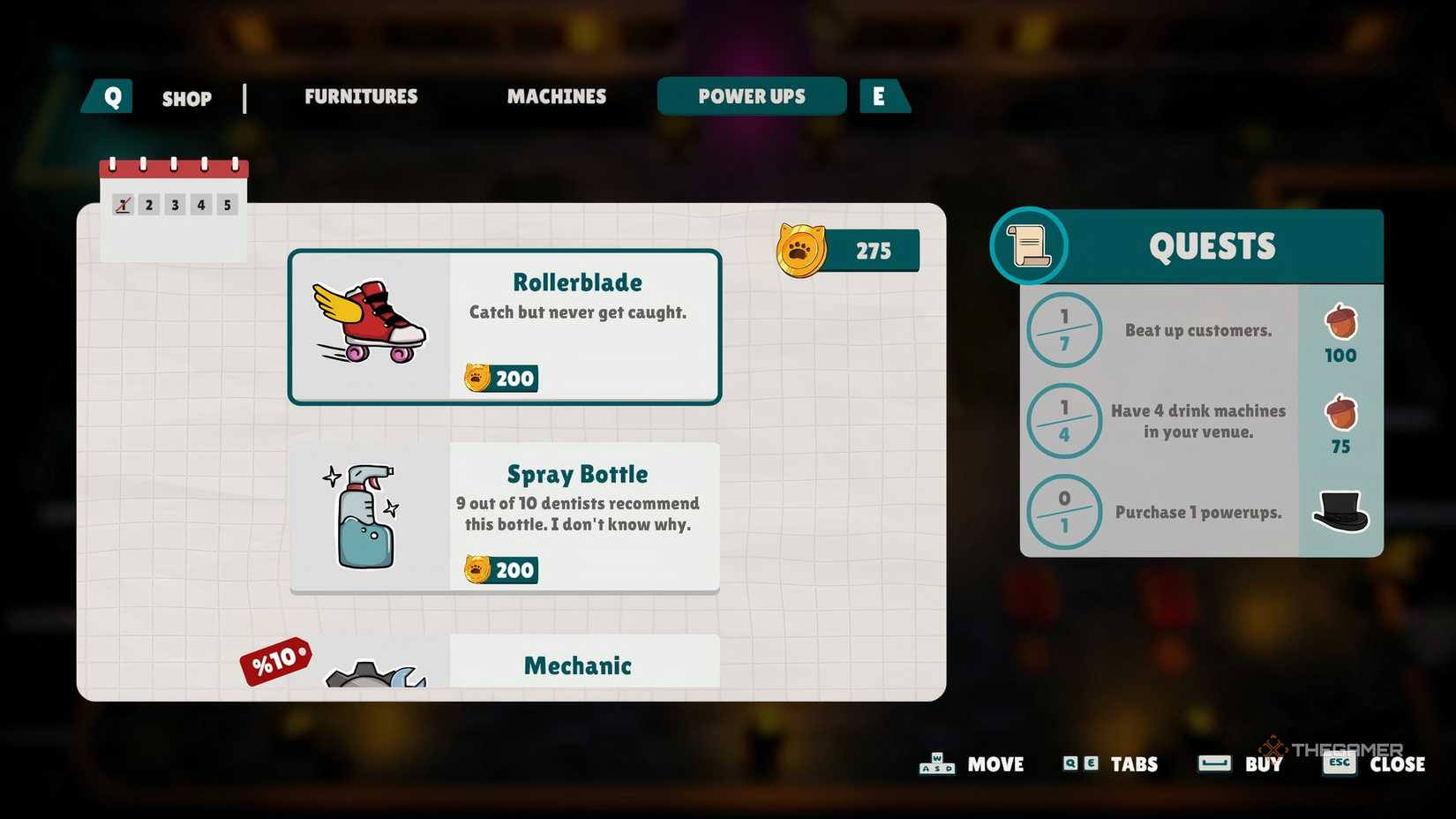The width and height of the screenshot is (1456, 819).
Task: Select day 2 on the calendar
Action: (x=148, y=204)
